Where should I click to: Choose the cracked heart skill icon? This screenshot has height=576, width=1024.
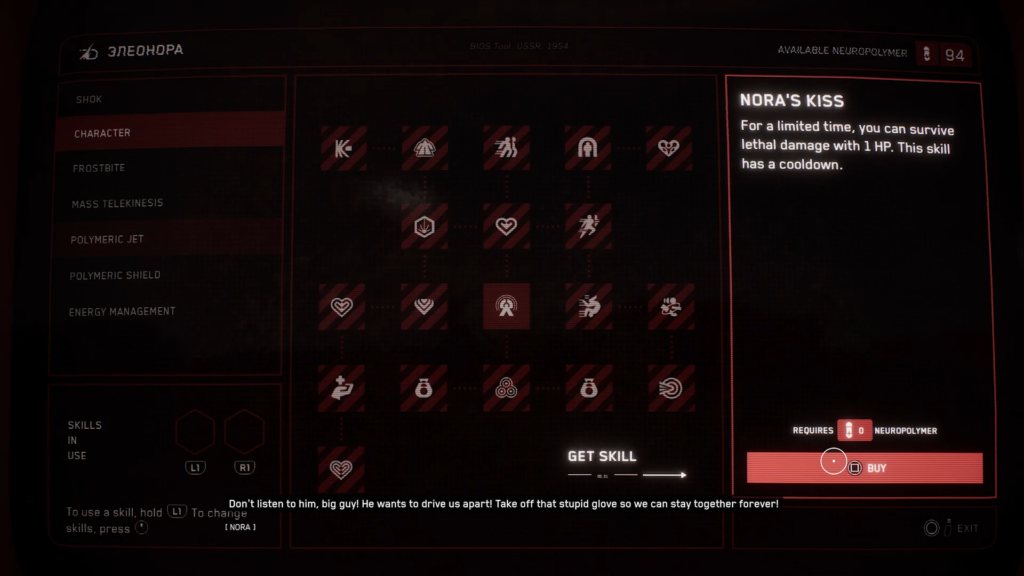tap(669, 148)
